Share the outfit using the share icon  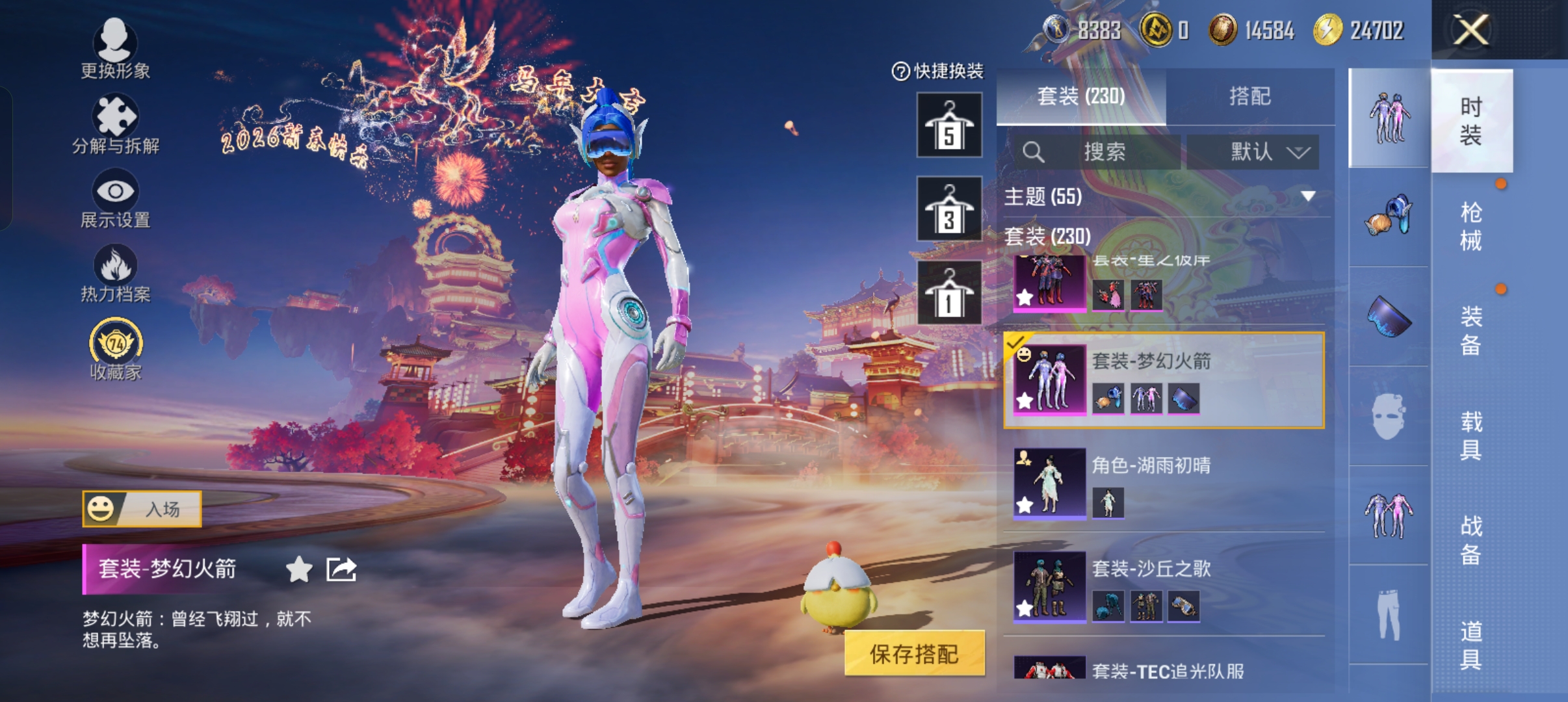point(341,569)
